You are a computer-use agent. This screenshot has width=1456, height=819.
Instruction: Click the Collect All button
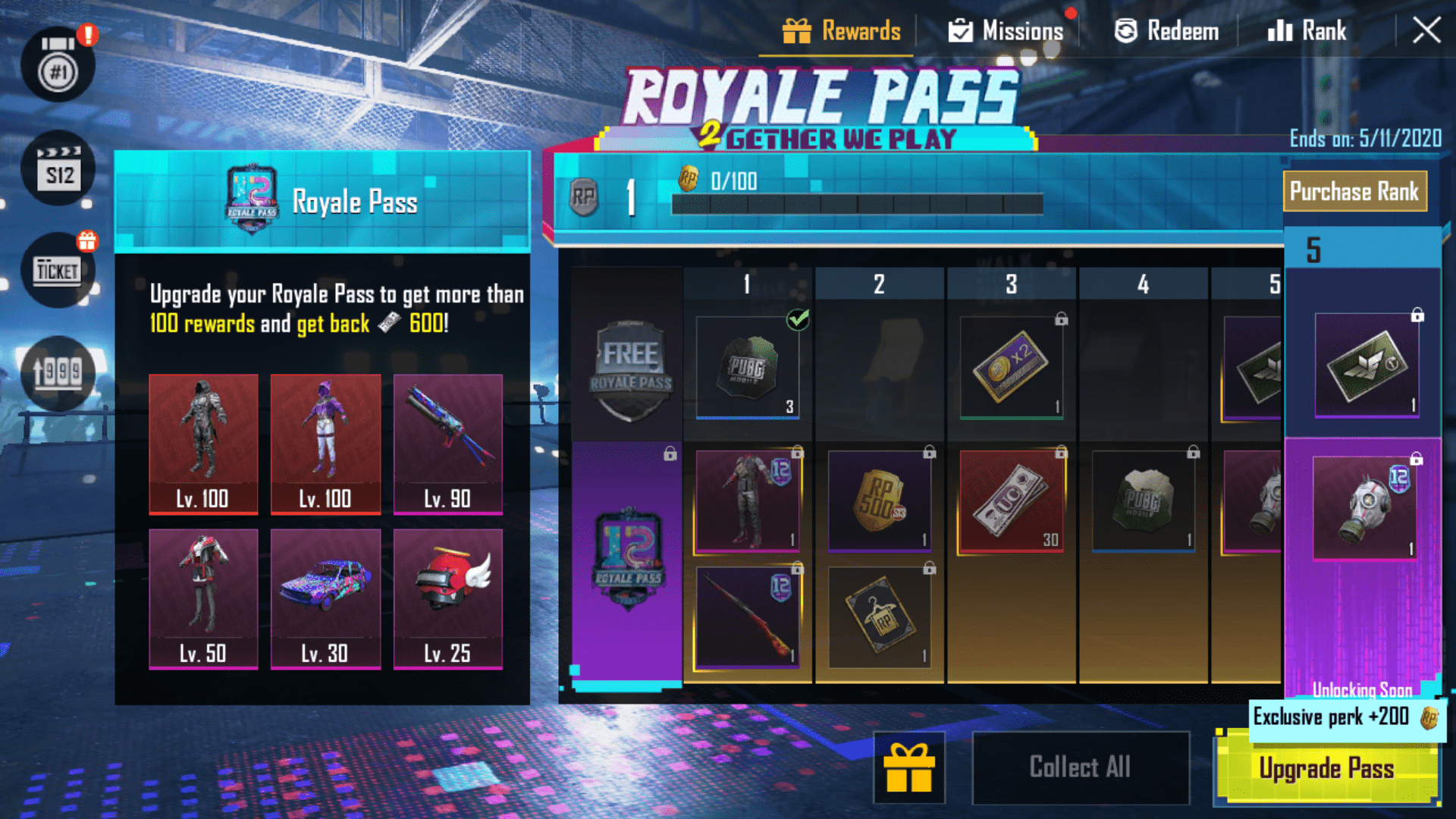point(1080,766)
